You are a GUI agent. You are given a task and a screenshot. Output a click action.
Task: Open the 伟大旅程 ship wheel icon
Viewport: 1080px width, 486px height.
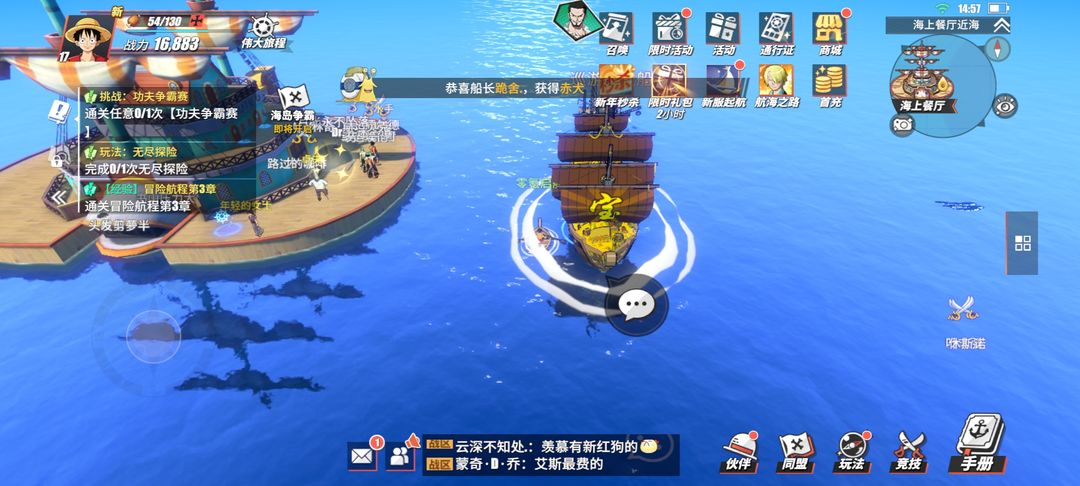pyautogui.click(x=263, y=30)
